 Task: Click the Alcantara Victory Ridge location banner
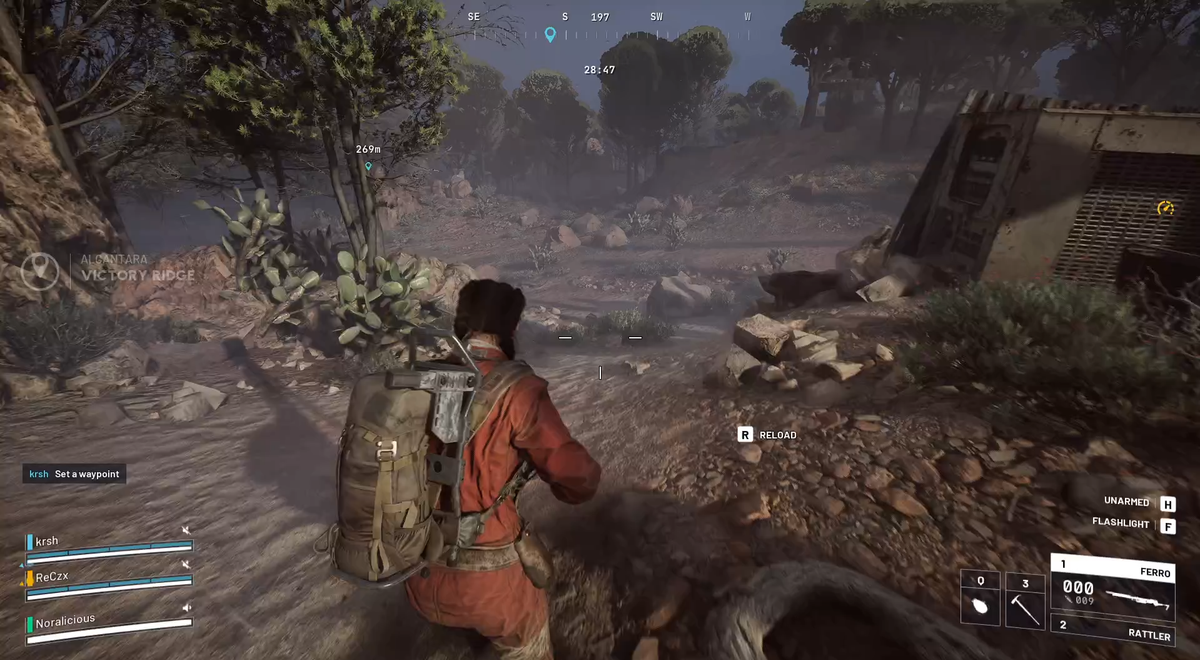pyautogui.click(x=110, y=268)
